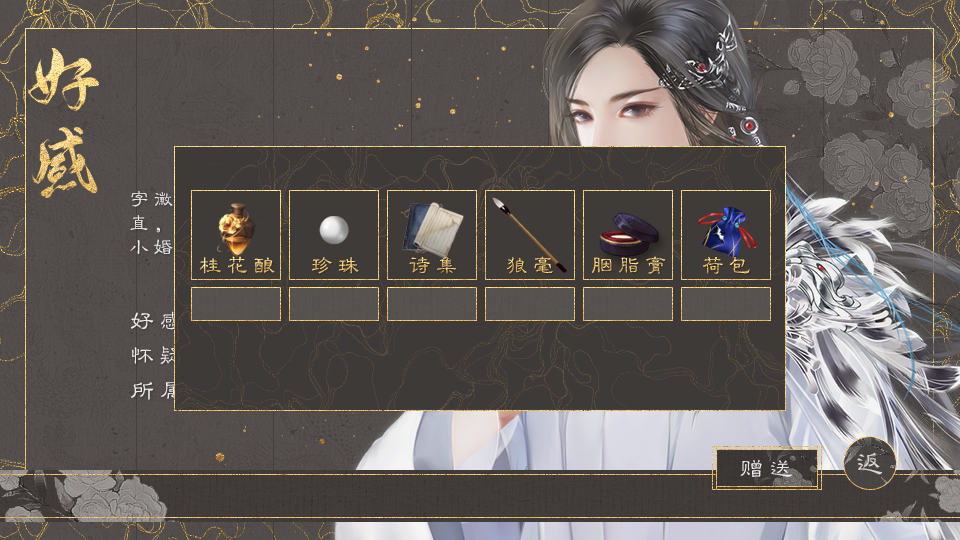Click the 赠送 gift button
The image size is (960, 540).
click(767, 468)
